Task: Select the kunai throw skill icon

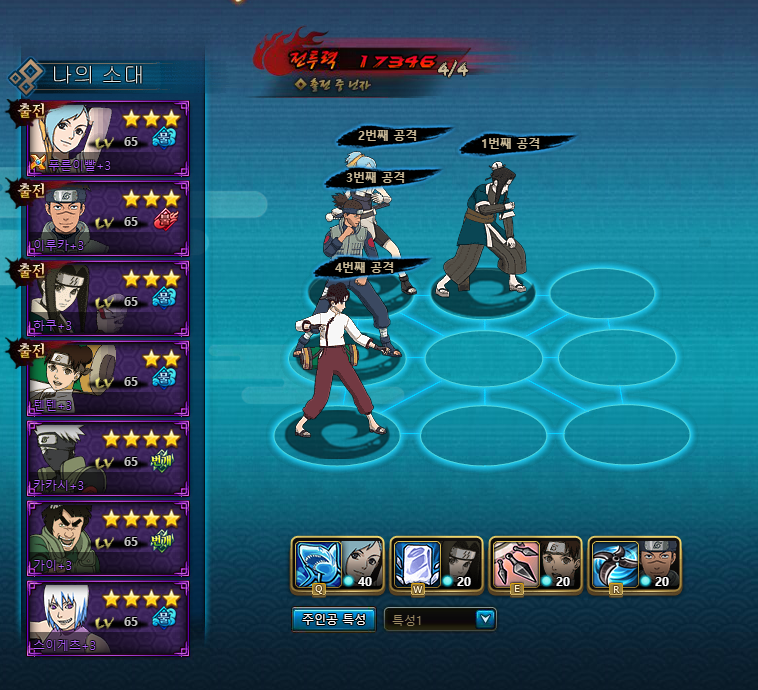Action: [x=516, y=564]
